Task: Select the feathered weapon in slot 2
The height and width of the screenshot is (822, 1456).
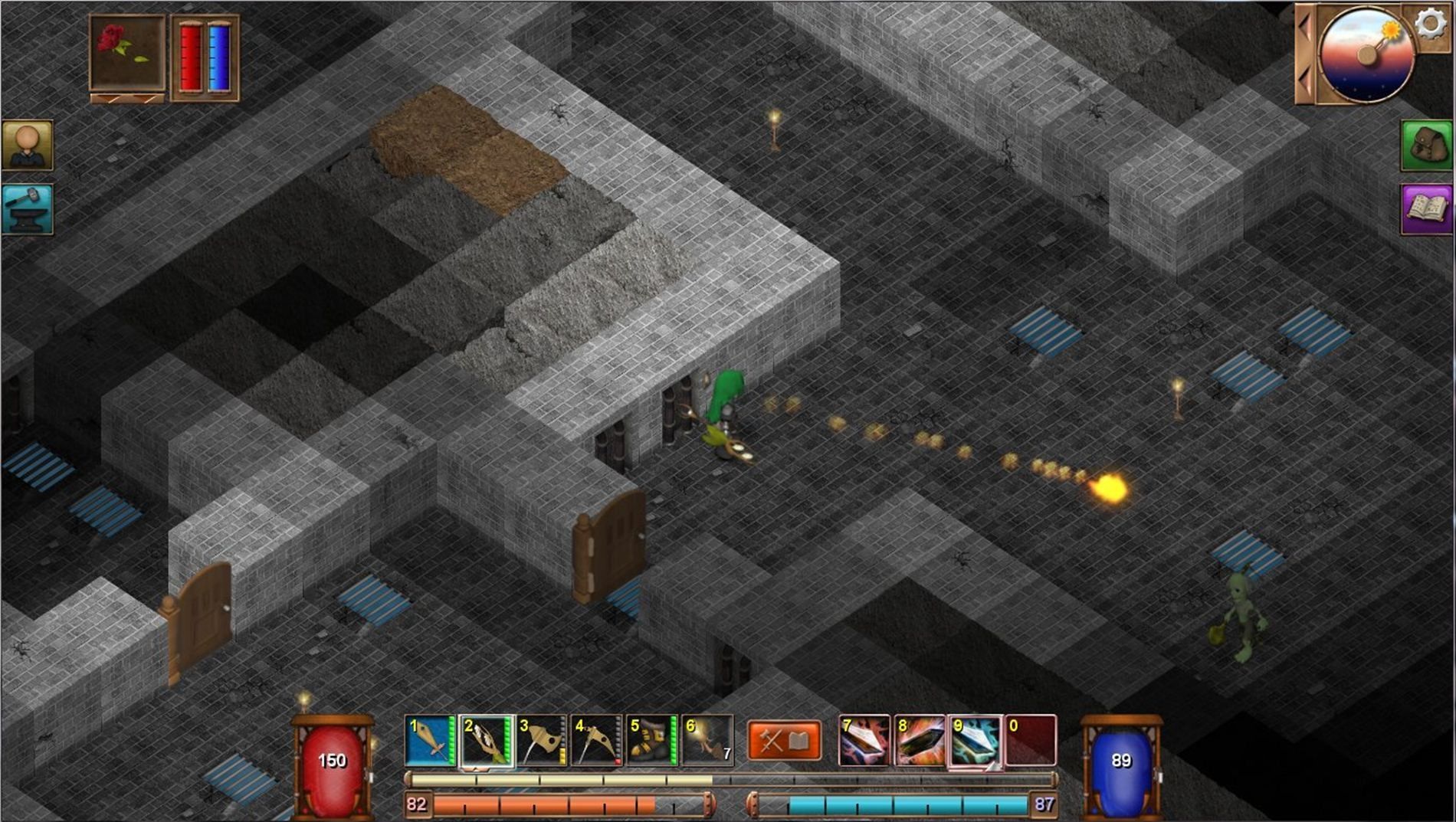Action: [x=486, y=740]
